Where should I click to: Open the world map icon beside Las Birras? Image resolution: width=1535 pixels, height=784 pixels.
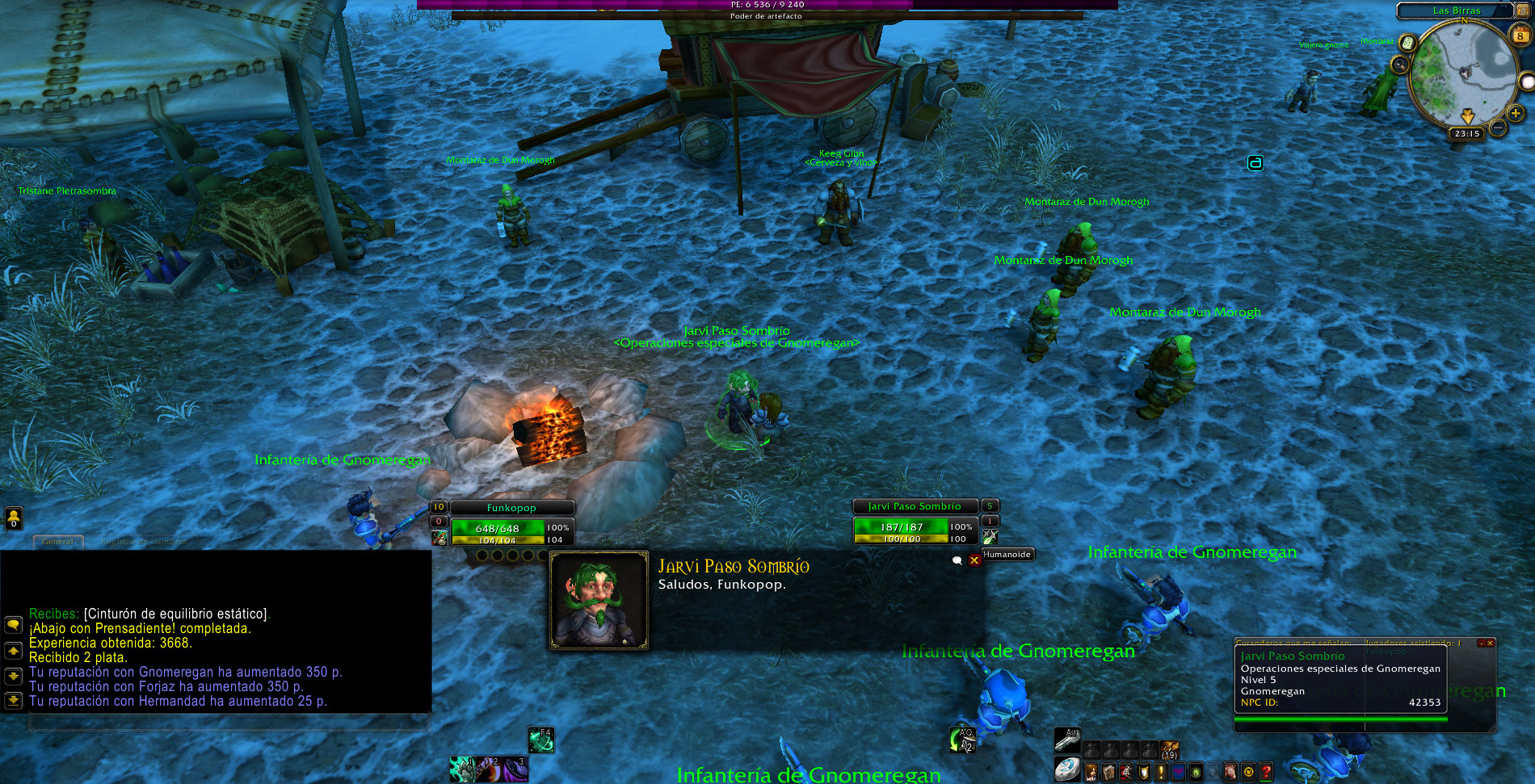(1522, 10)
